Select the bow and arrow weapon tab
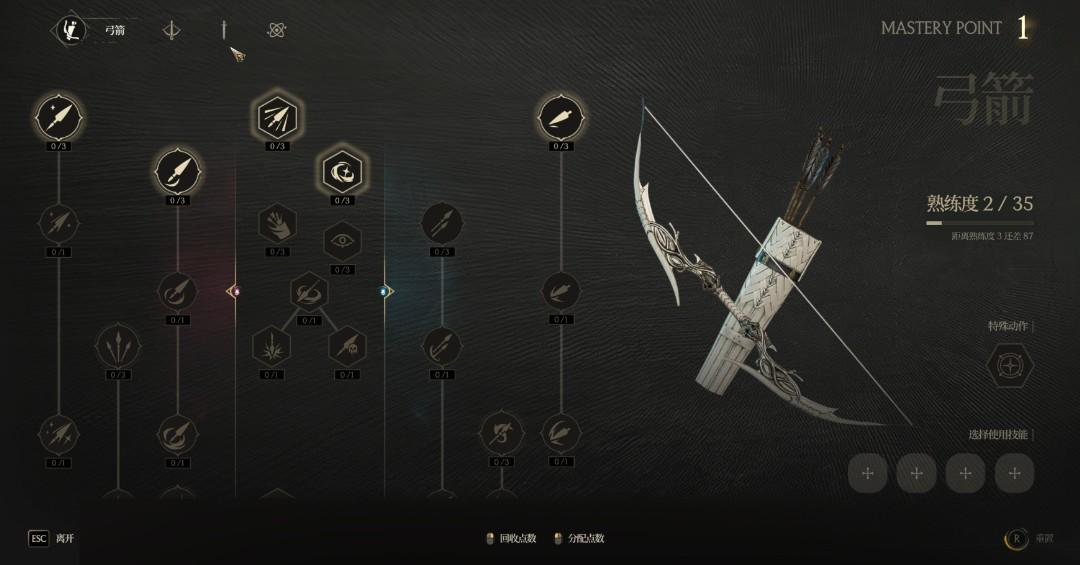The image size is (1080, 565). (x=67, y=30)
